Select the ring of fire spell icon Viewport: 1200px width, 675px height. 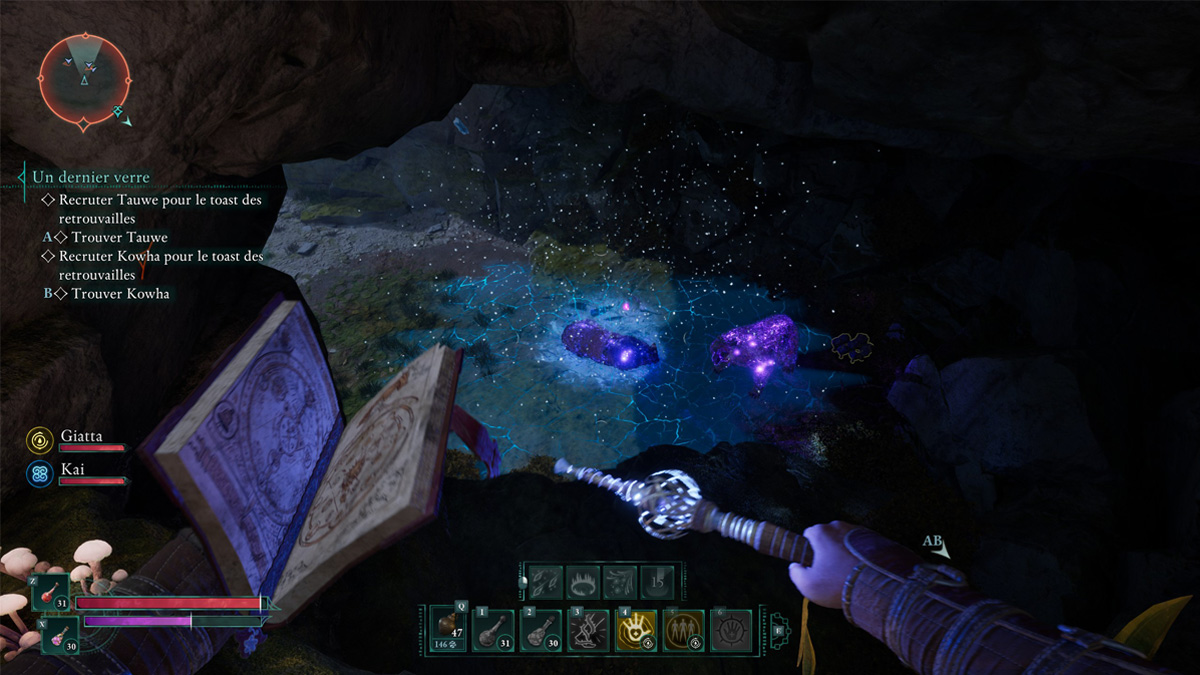582,580
